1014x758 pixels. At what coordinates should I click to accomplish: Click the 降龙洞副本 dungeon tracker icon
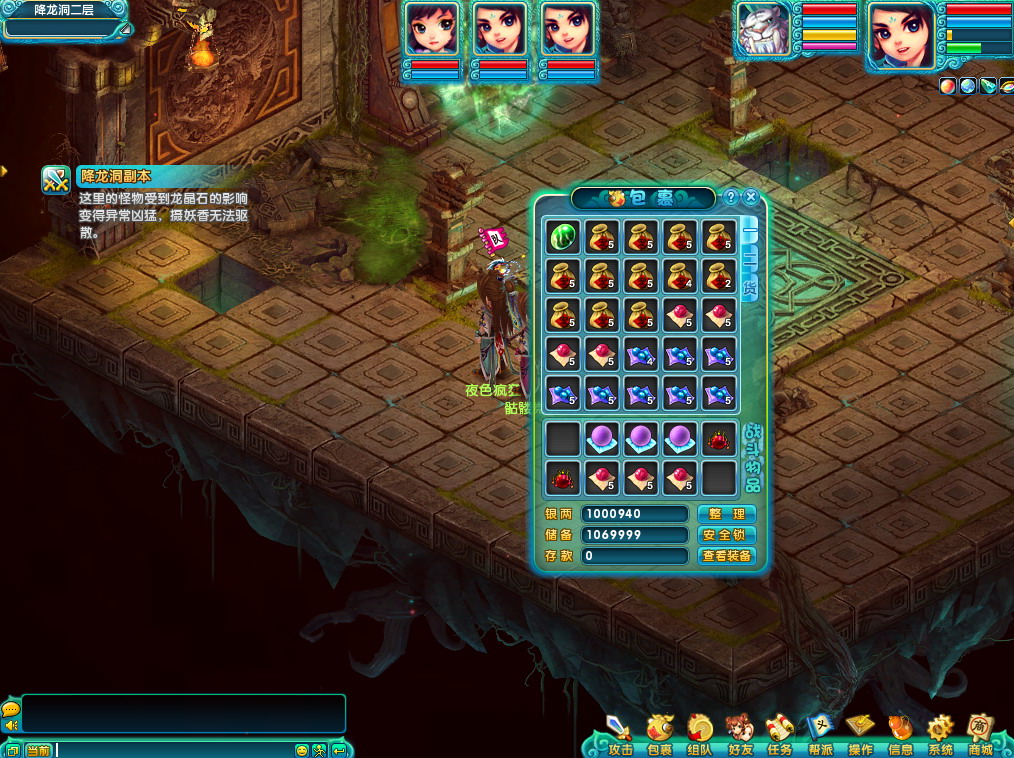click(55, 180)
